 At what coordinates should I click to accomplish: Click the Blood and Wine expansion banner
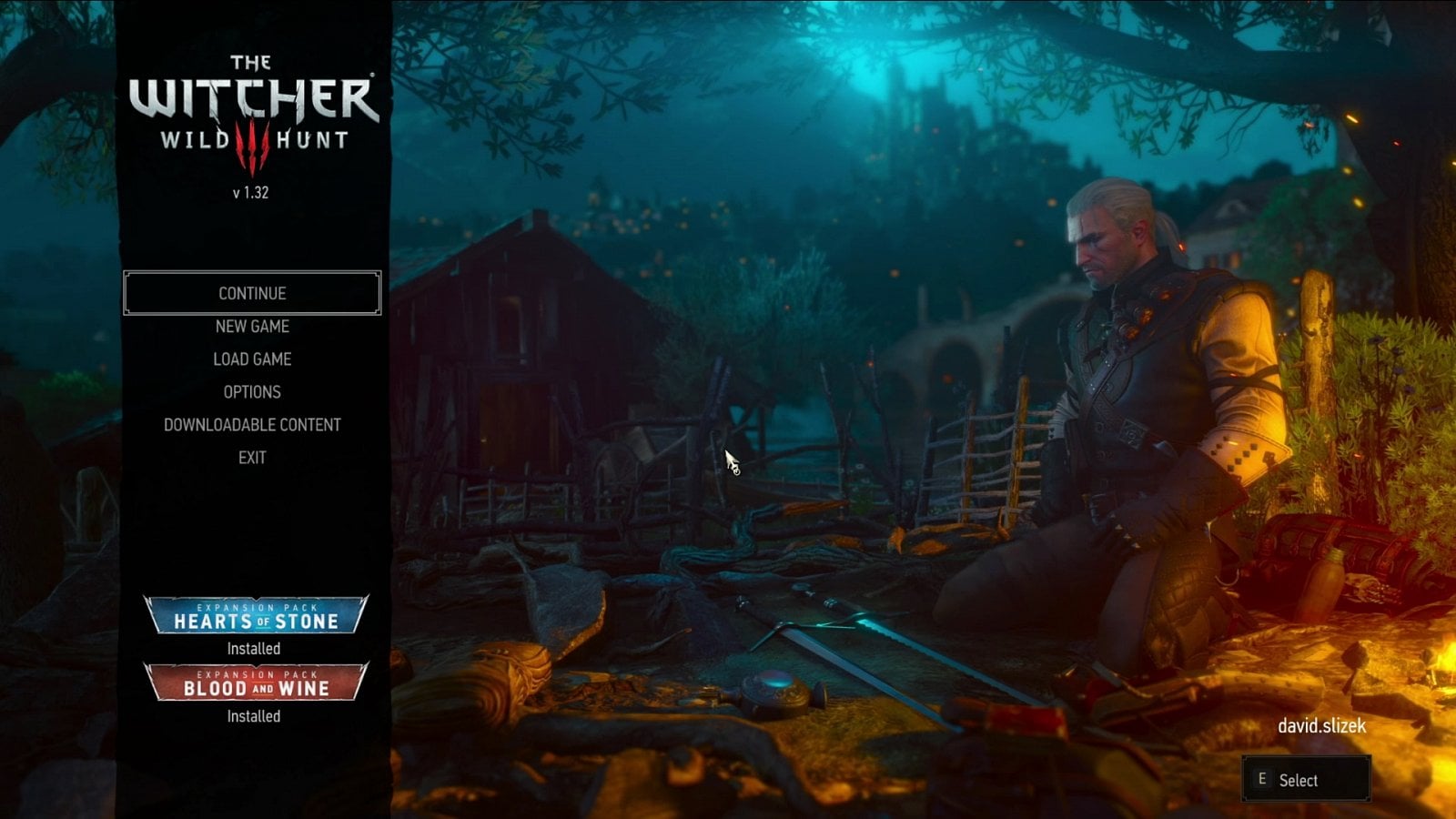[x=254, y=682]
